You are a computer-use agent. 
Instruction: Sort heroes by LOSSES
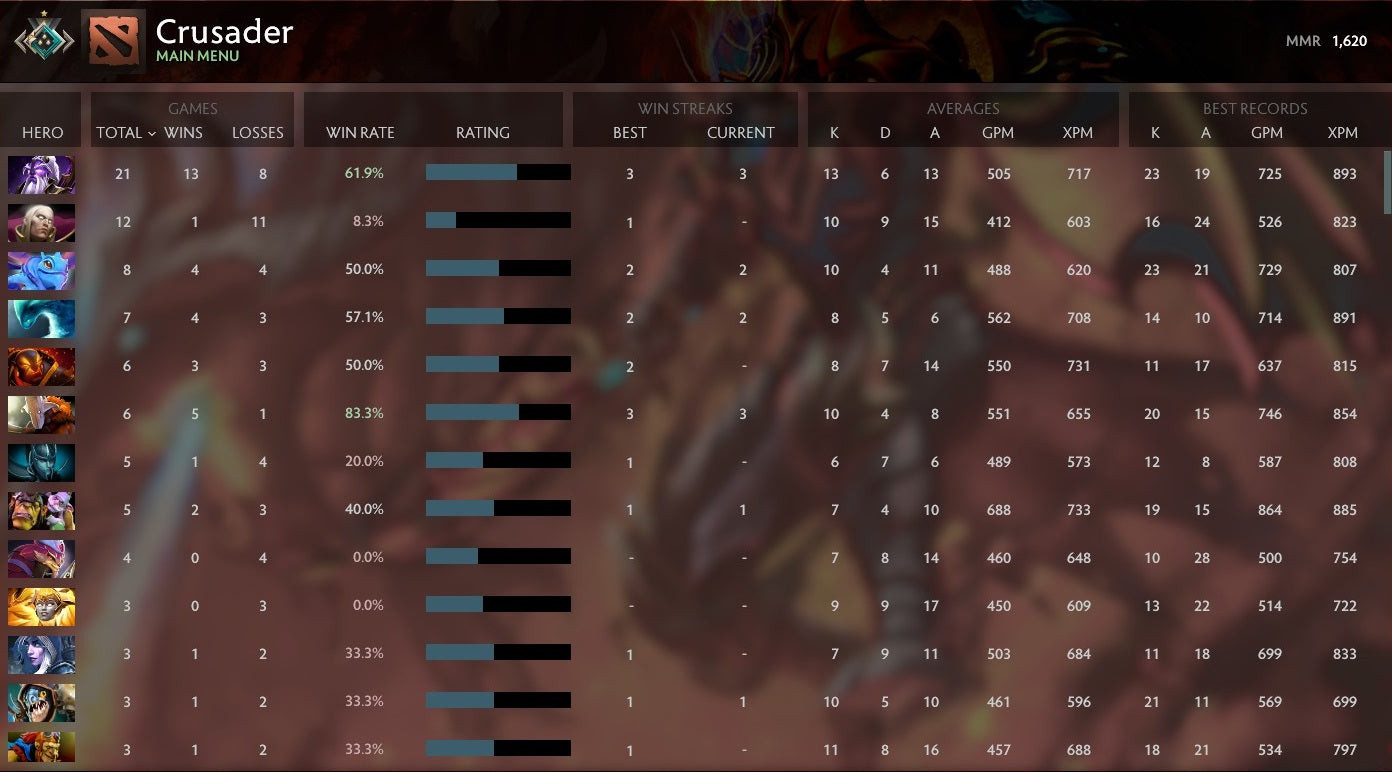[258, 133]
